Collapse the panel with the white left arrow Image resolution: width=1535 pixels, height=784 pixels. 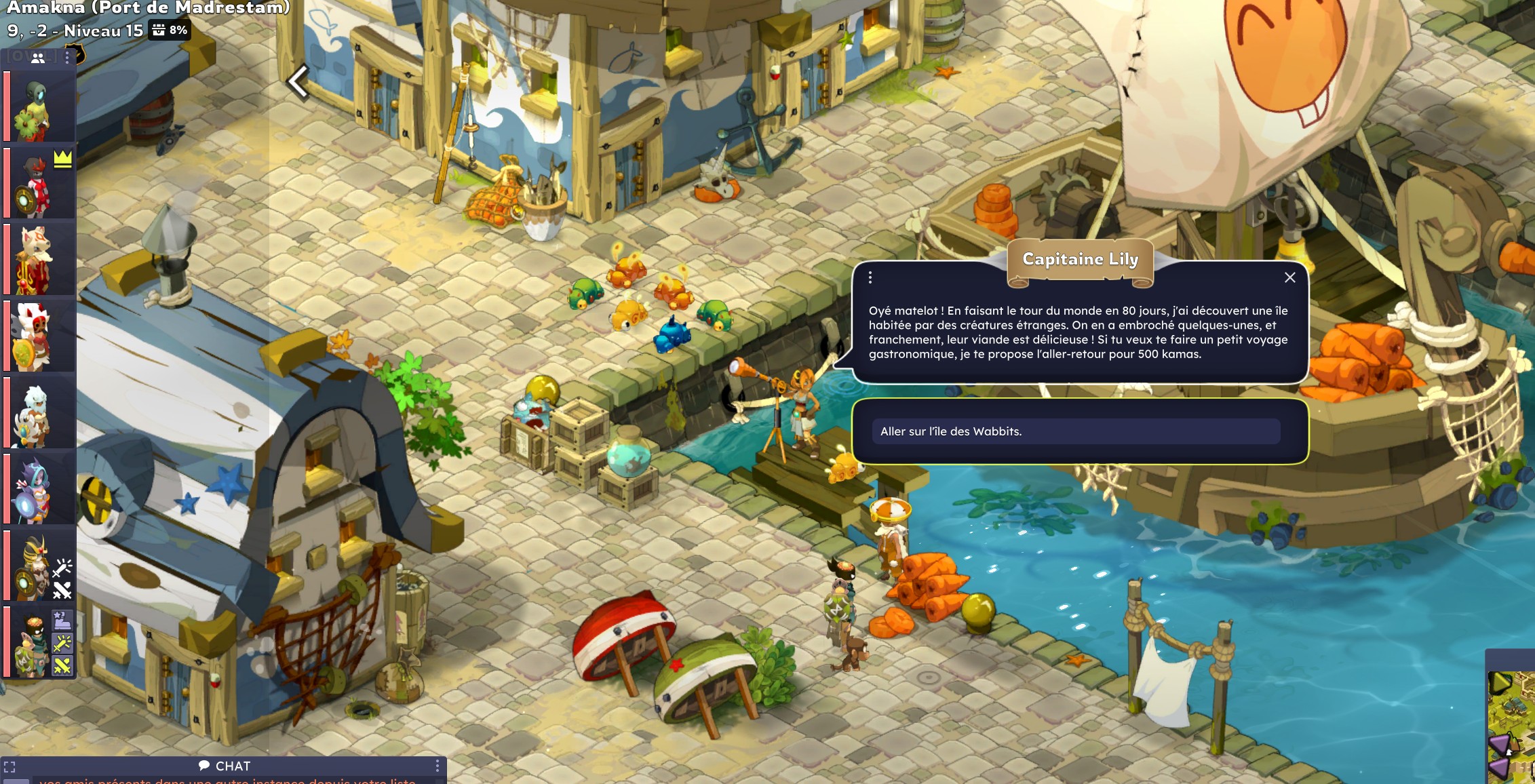tap(298, 81)
